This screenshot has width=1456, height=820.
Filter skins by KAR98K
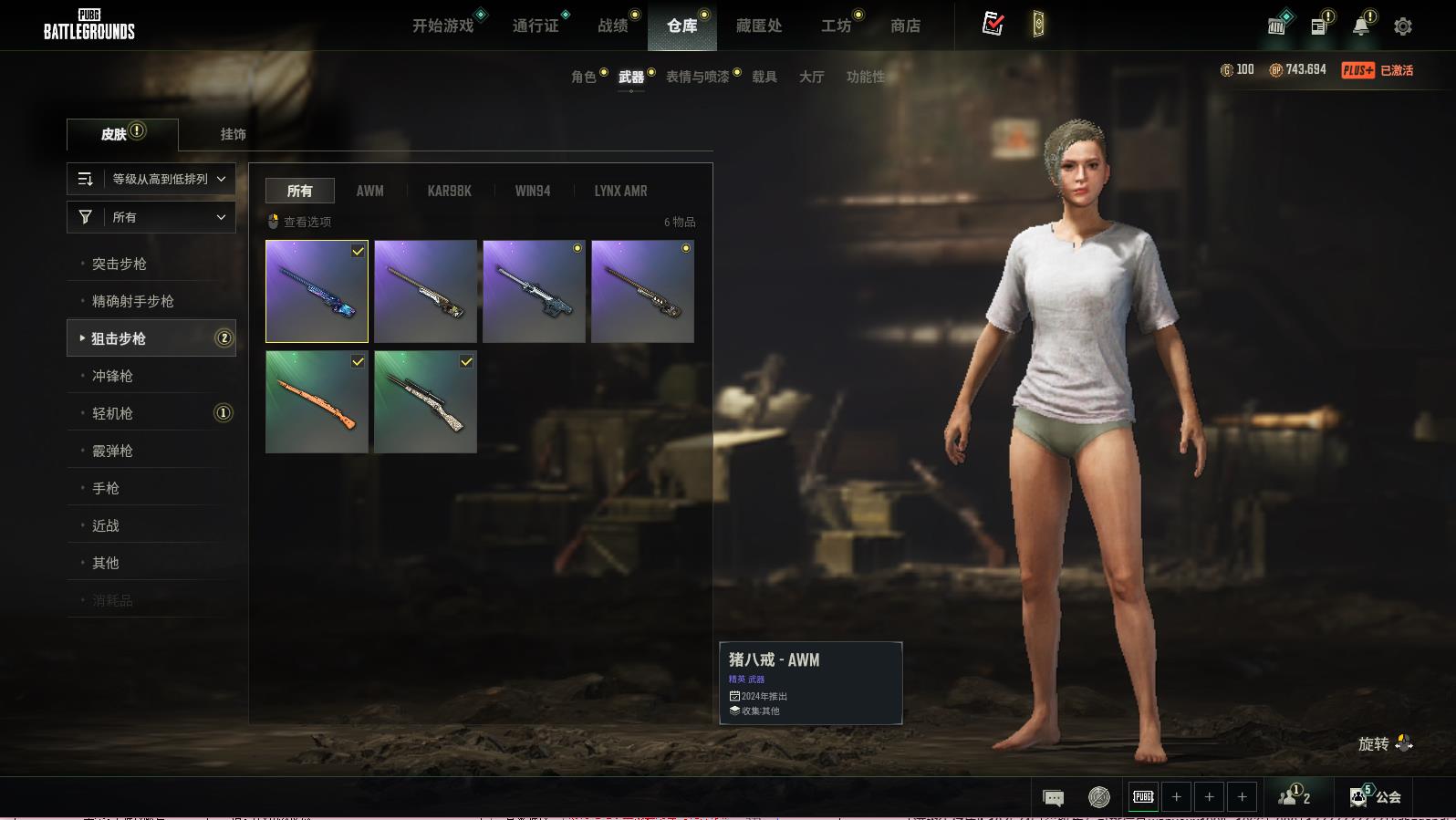449,191
